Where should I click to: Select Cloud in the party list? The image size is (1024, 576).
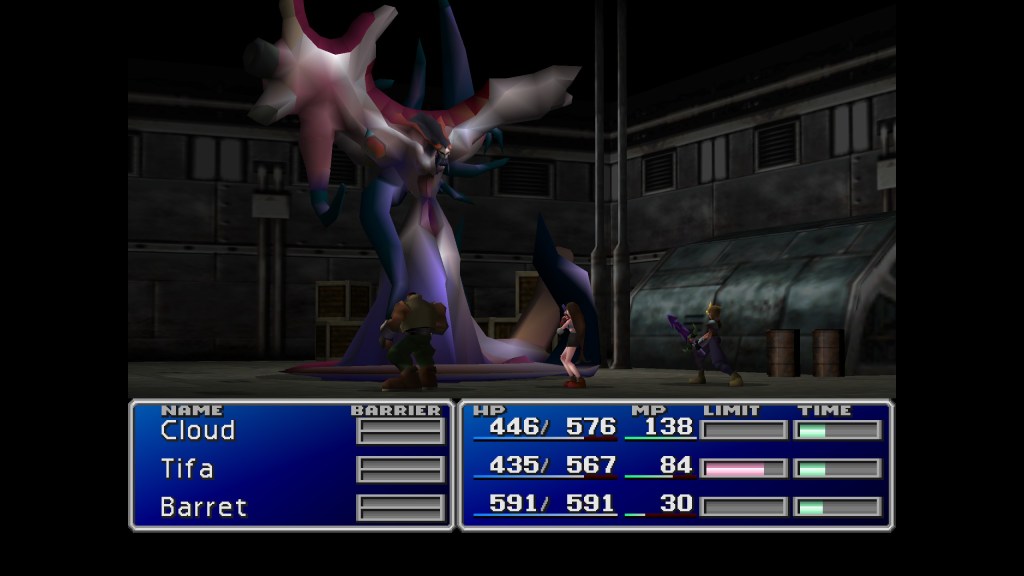[x=198, y=431]
